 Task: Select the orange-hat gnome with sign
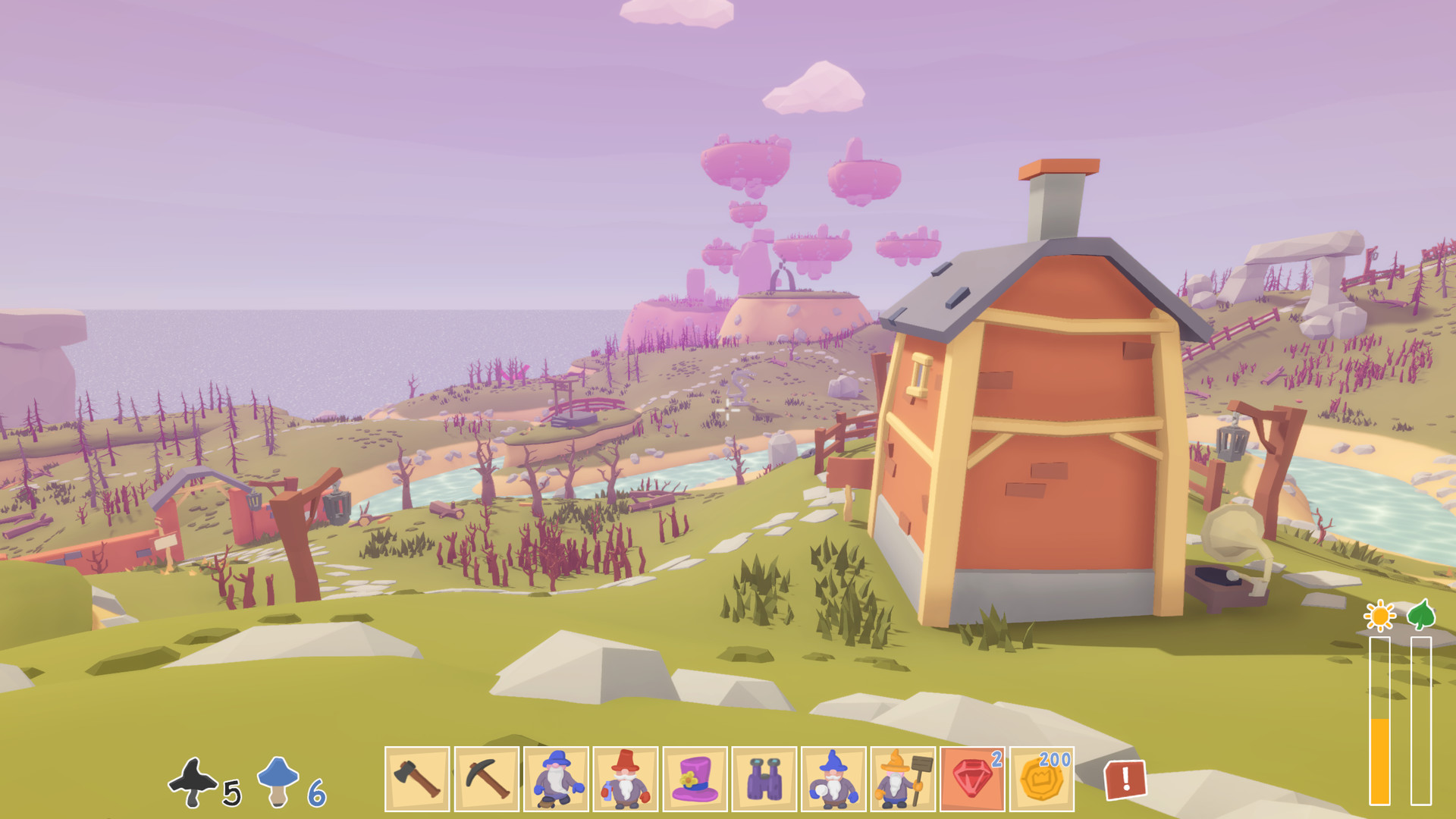(903, 779)
